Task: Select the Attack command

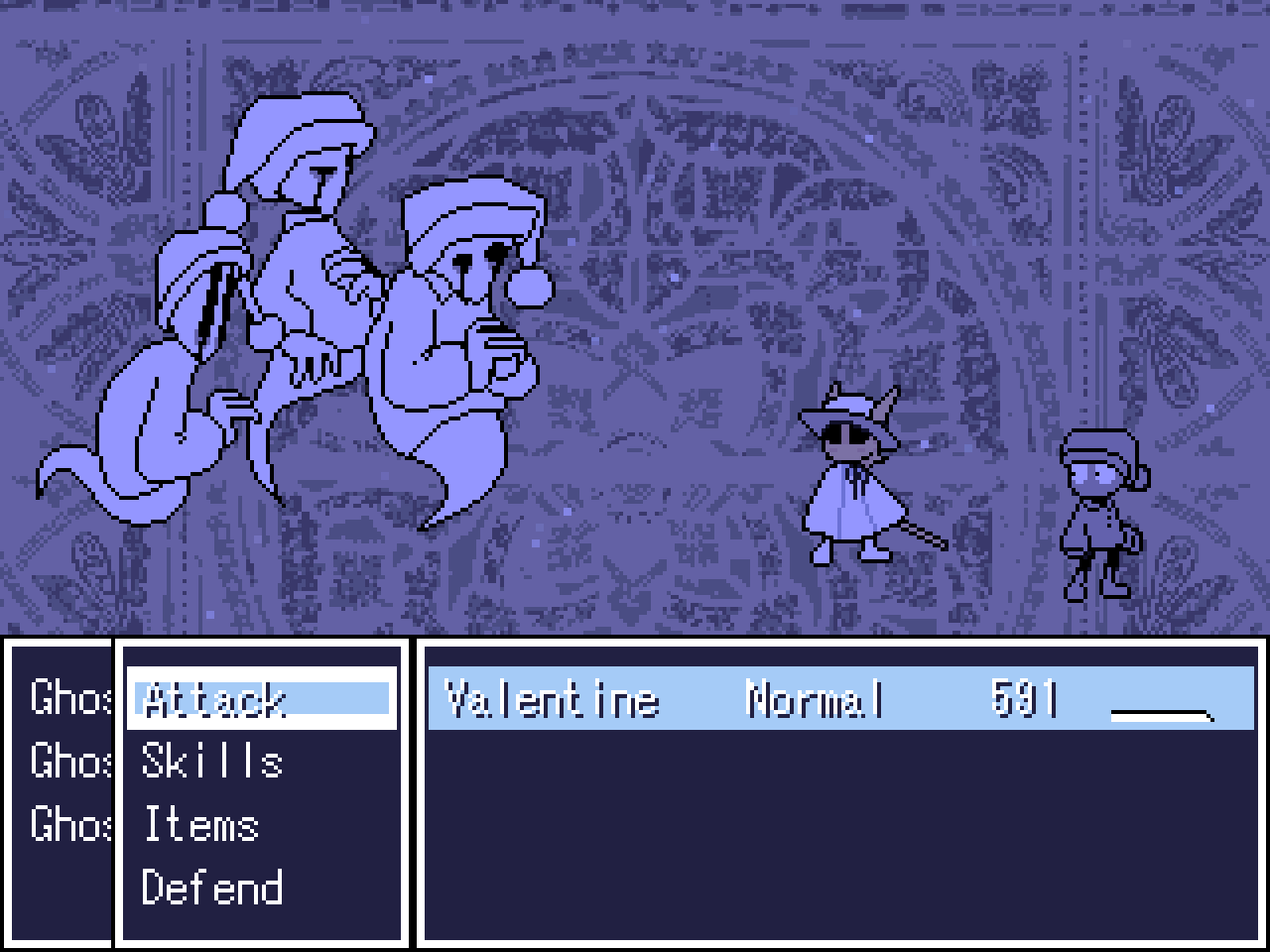Action: [211, 702]
